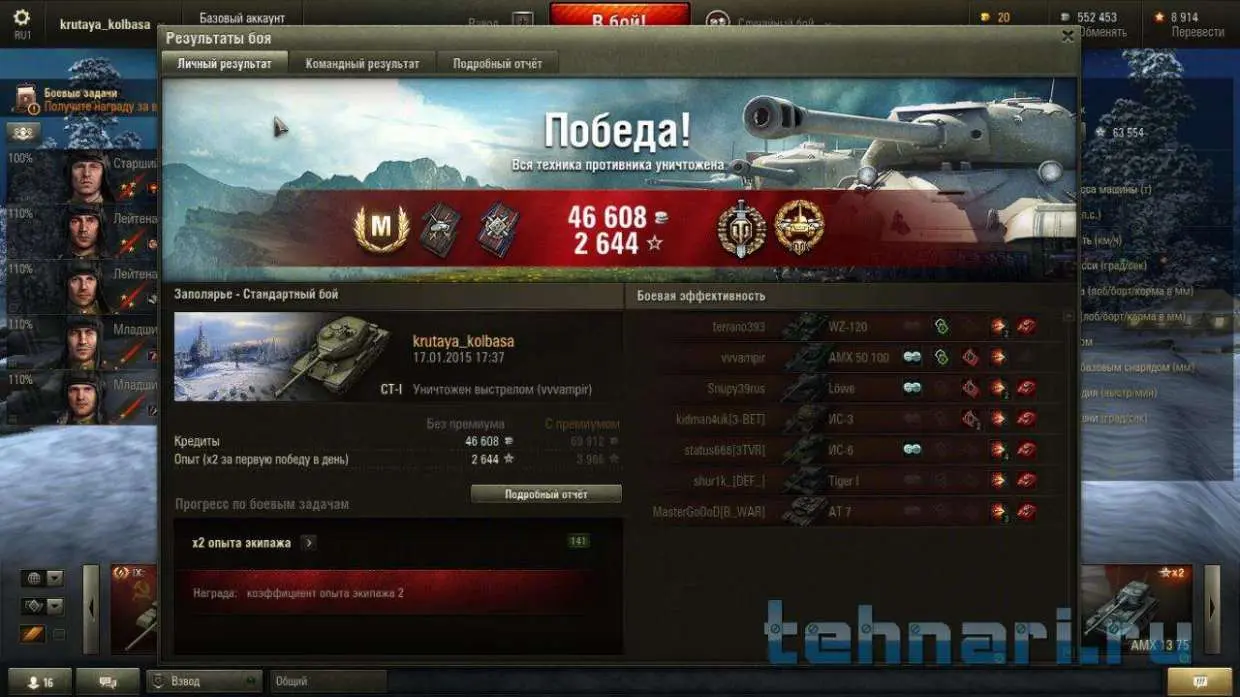Screen dimensions: 1240x697
Task: Close the battle results window
Action: click(1067, 36)
